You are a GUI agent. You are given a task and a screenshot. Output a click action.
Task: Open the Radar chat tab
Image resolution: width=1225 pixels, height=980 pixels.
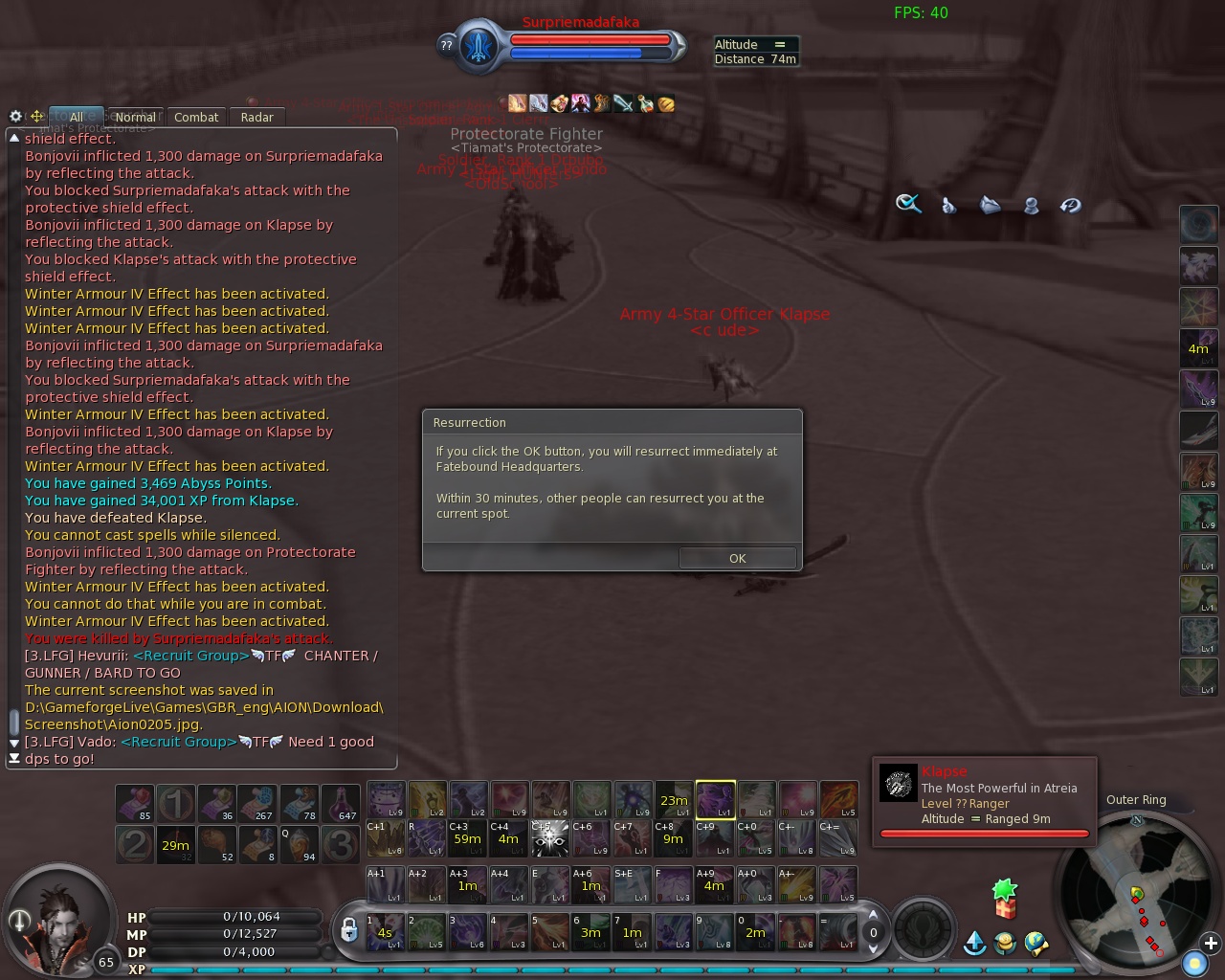(x=256, y=117)
